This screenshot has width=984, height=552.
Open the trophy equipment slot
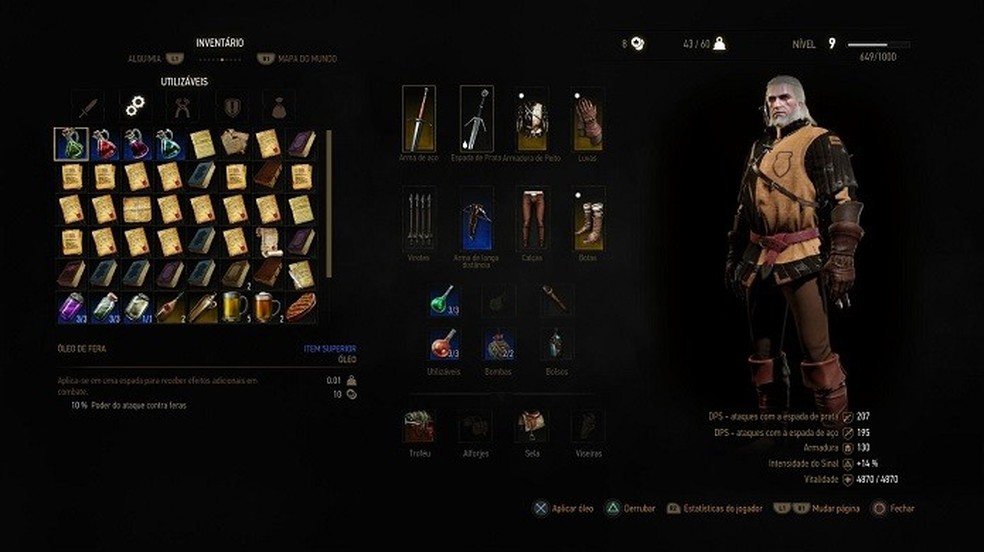418,426
